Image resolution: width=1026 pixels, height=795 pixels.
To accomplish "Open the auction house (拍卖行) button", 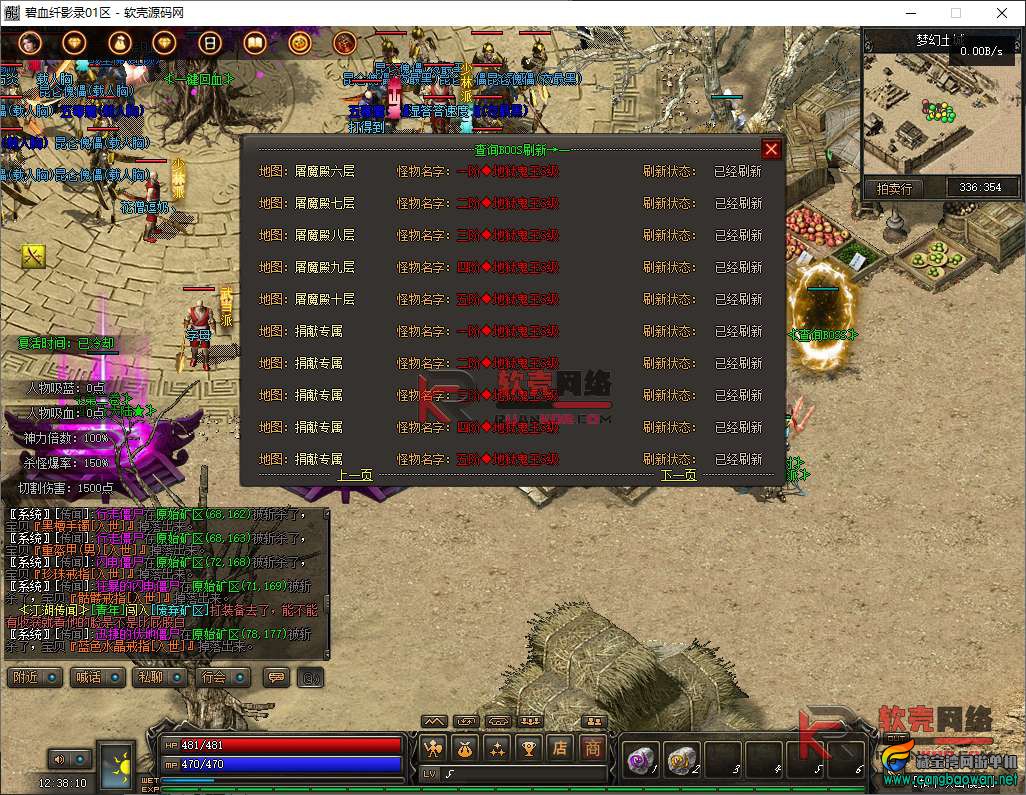I will tap(894, 187).
